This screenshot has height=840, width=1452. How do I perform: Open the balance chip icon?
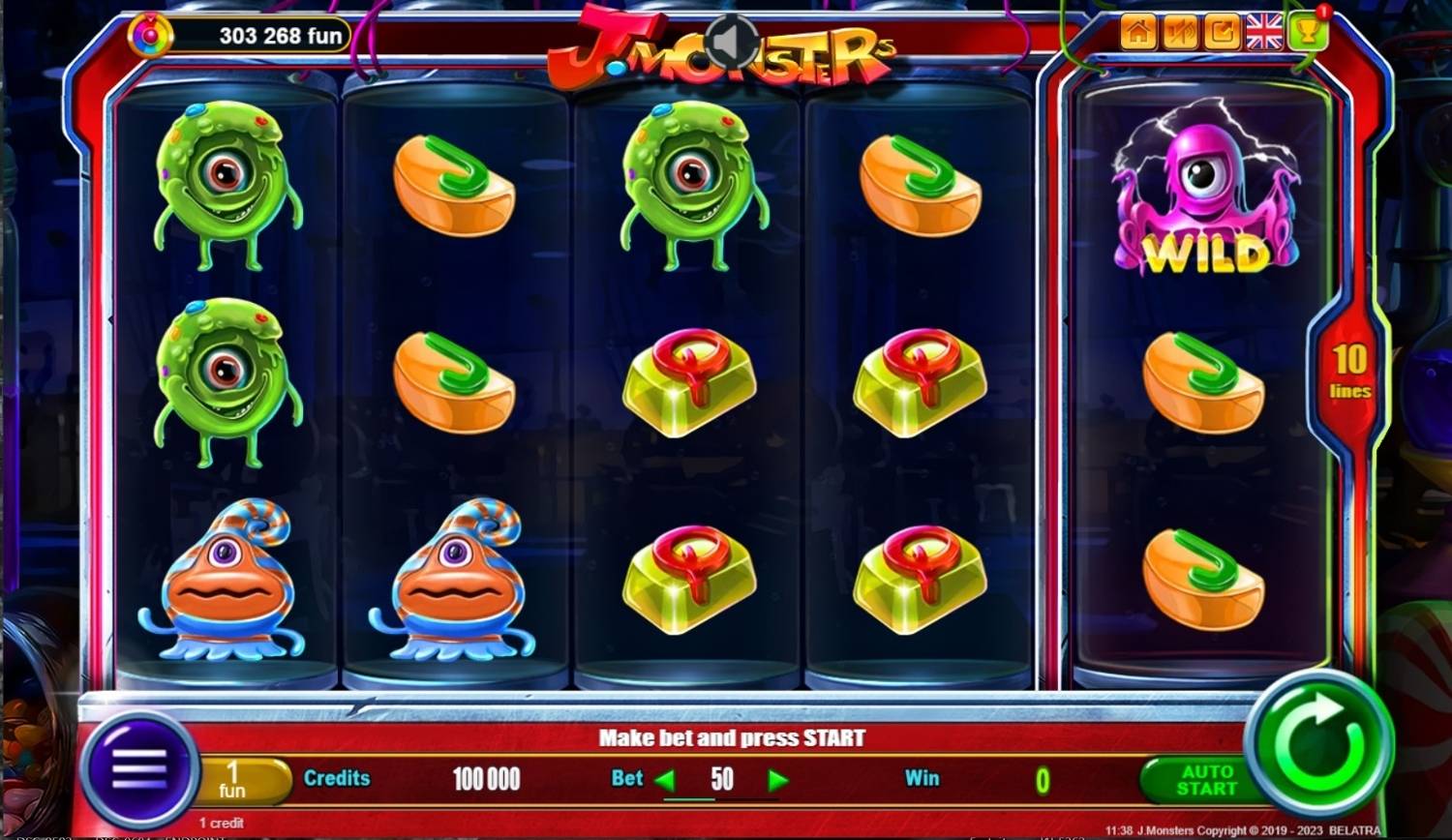150,36
